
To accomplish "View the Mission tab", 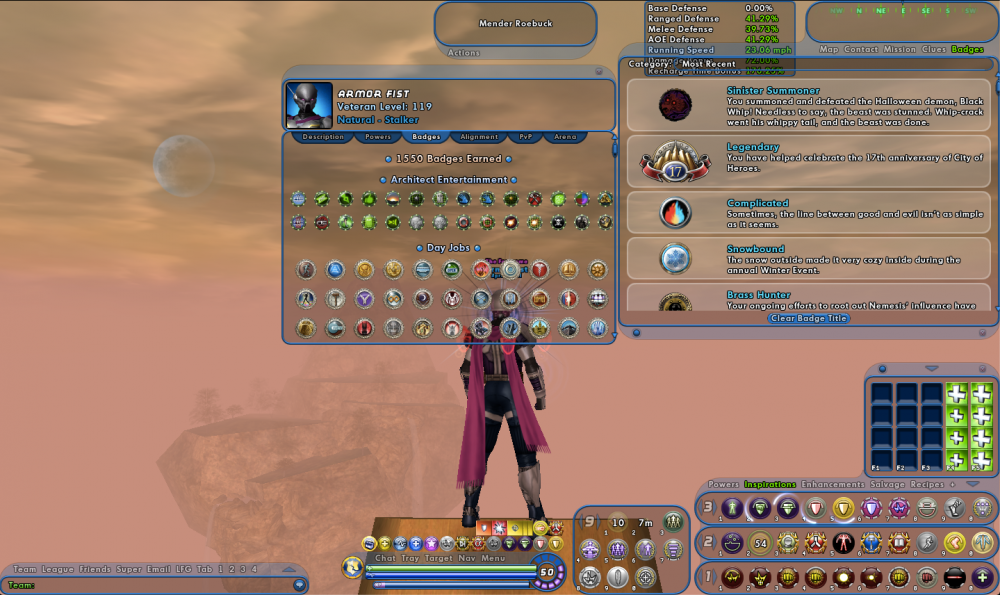I will point(899,49).
